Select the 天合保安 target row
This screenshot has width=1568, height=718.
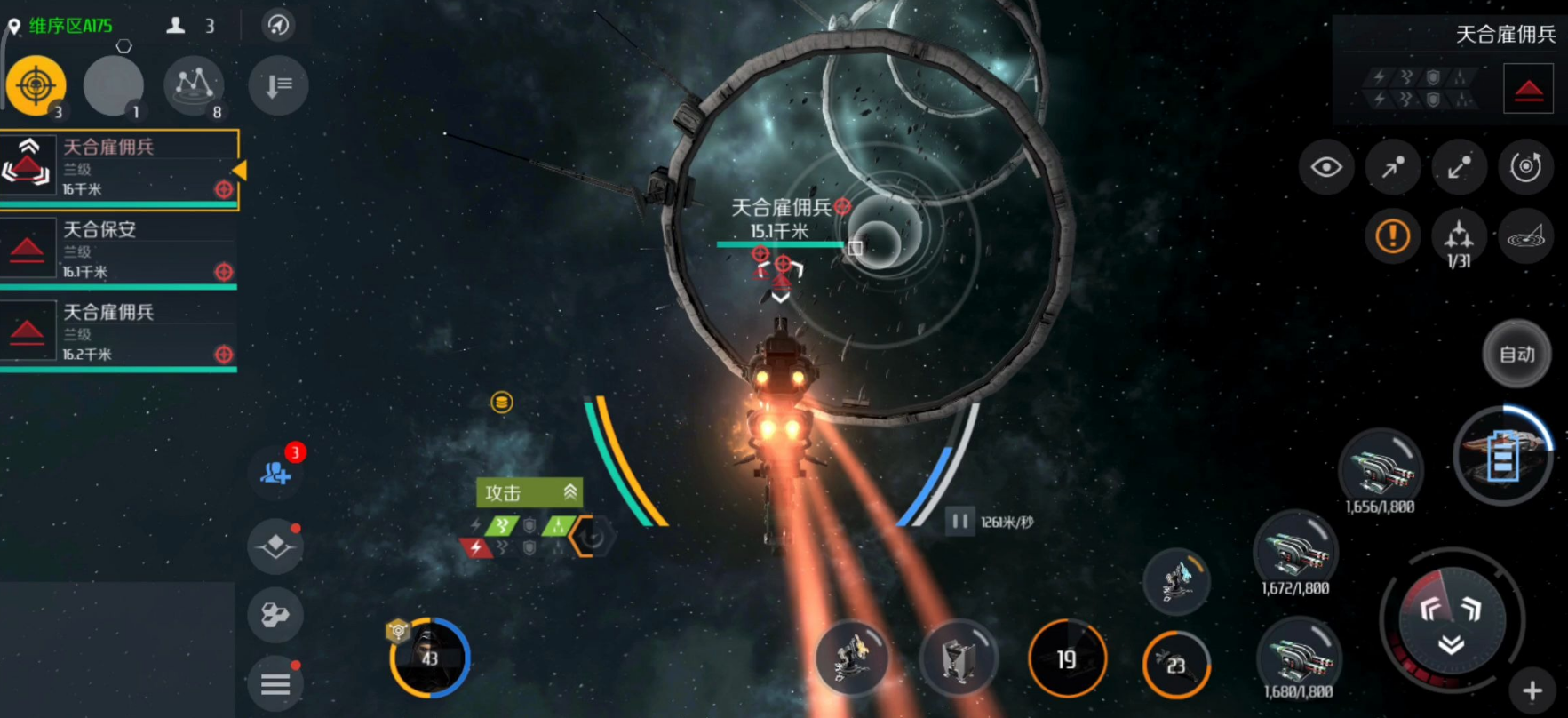[120, 251]
